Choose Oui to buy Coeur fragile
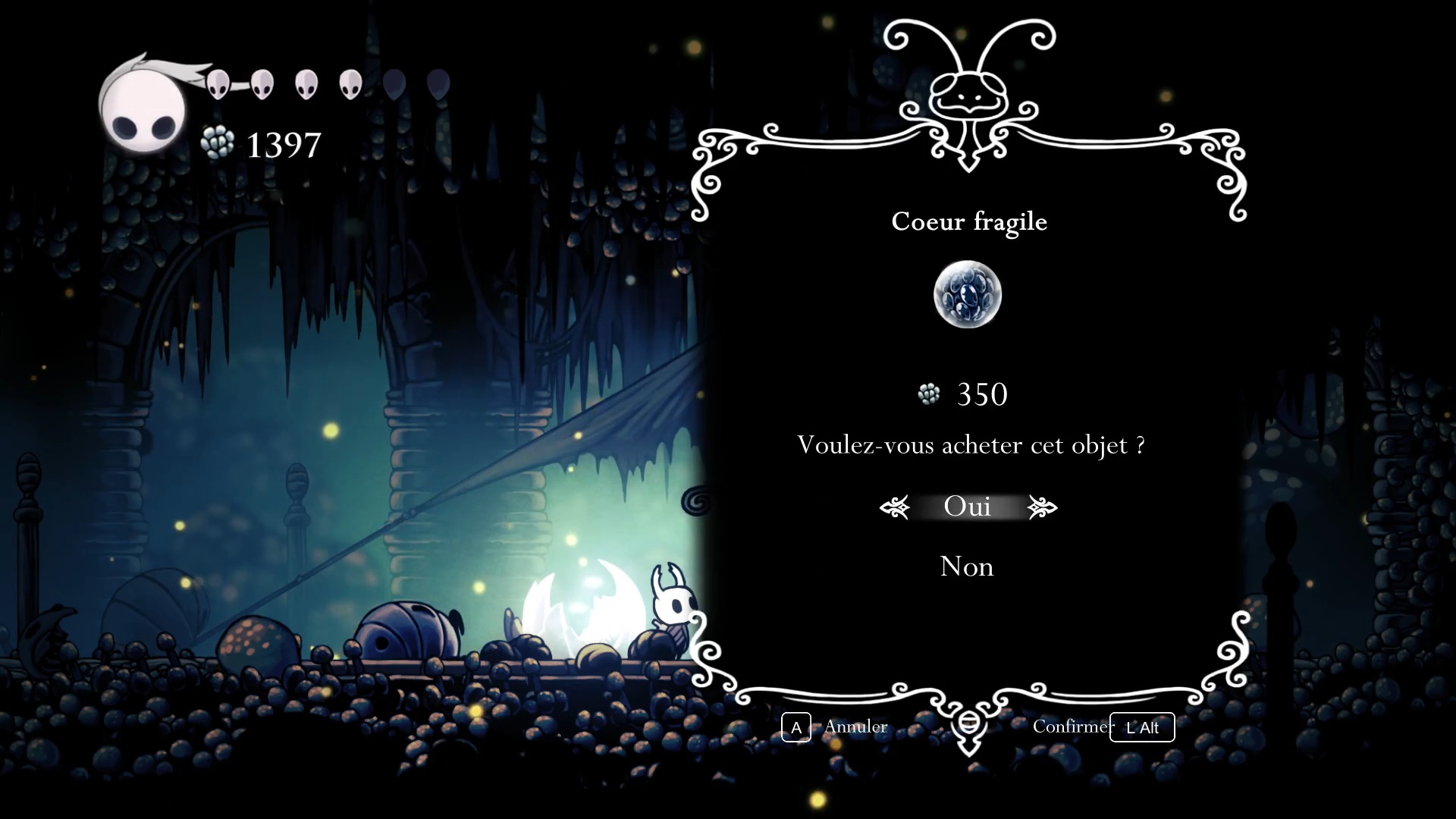 [967, 507]
